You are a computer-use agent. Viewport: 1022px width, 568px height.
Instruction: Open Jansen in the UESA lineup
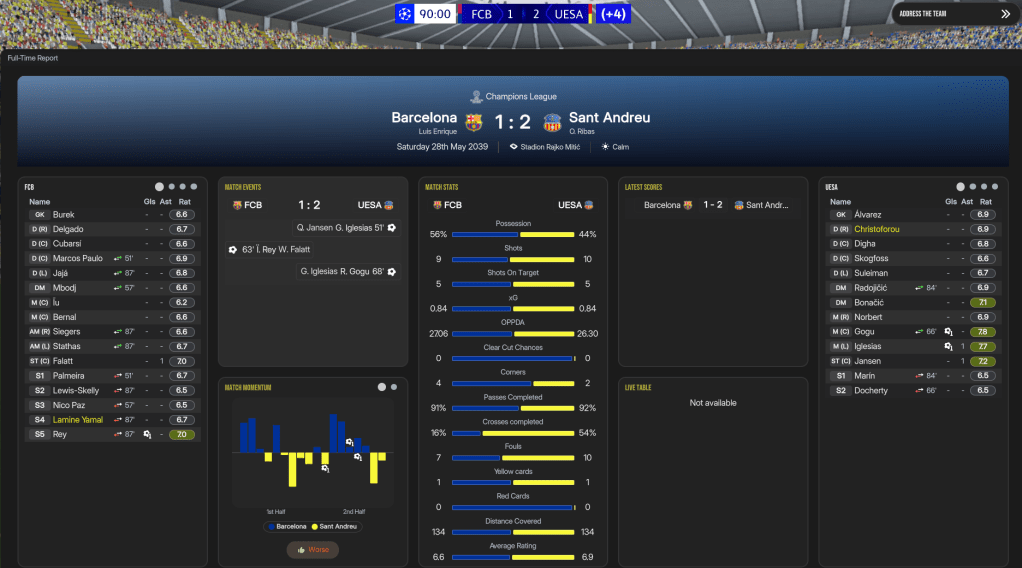867,361
